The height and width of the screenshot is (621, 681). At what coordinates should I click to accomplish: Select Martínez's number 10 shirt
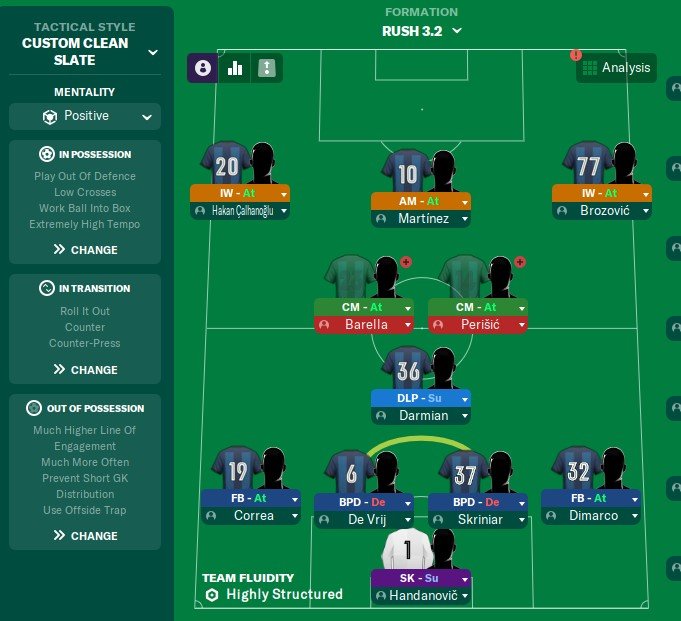point(406,174)
